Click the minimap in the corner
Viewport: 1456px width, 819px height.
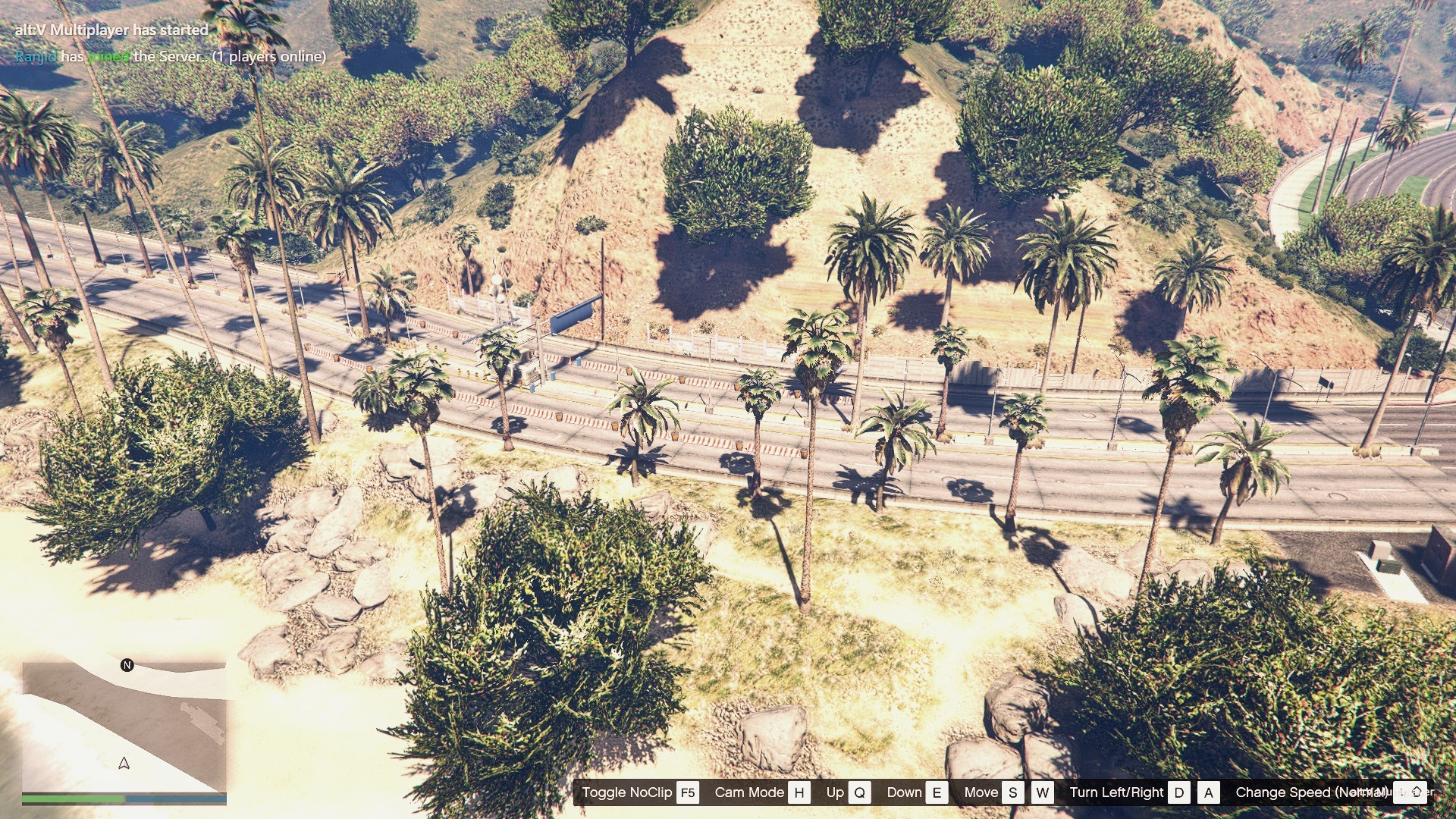point(124,726)
